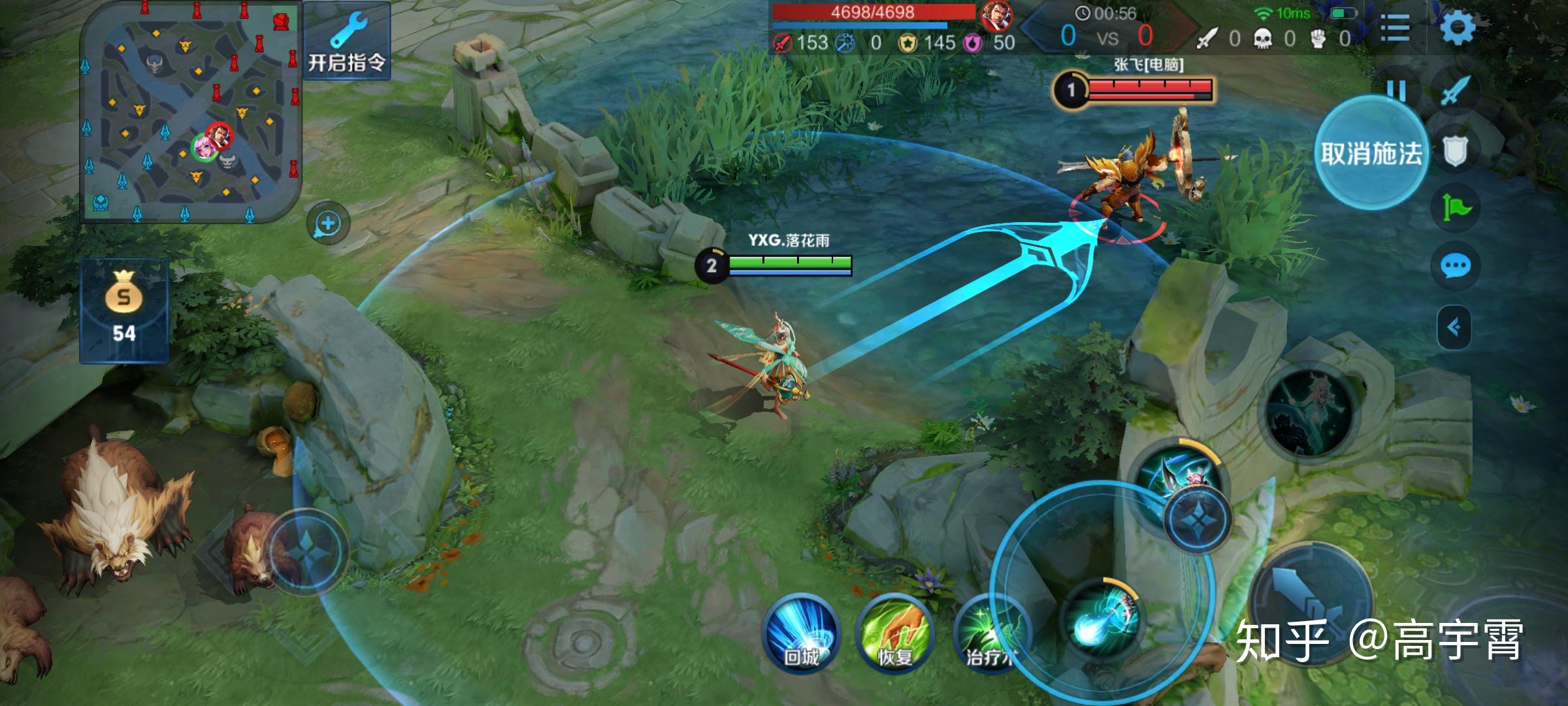1568x706 pixels.
Task: Cancel casting with 取消施法 button
Action: coord(1371,153)
